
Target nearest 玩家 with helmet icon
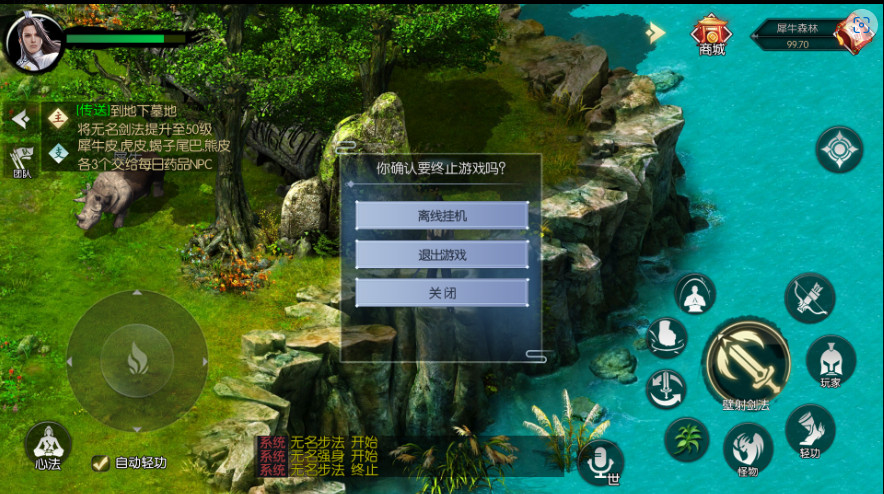[x=831, y=360]
